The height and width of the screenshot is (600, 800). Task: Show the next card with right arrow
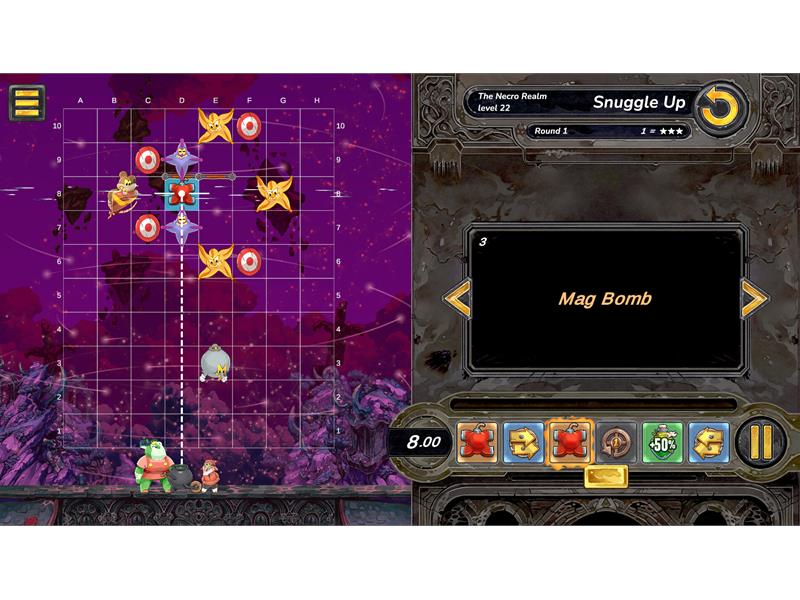click(753, 298)
